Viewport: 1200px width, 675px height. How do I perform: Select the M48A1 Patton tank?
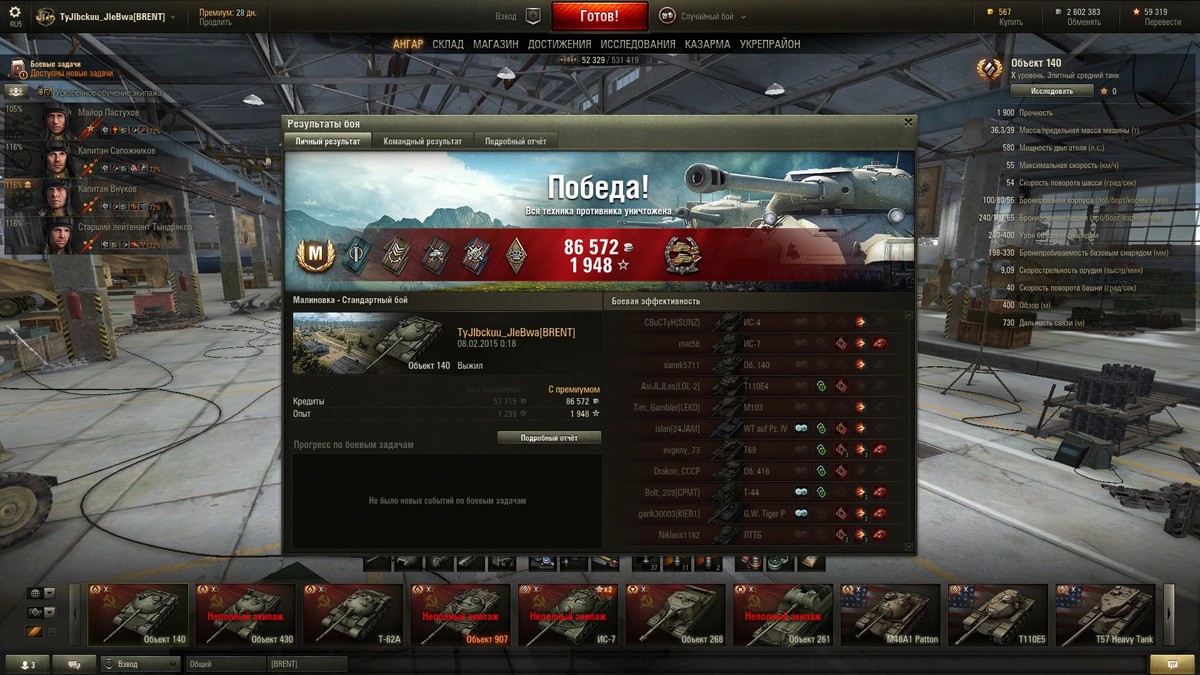point(890,614)
